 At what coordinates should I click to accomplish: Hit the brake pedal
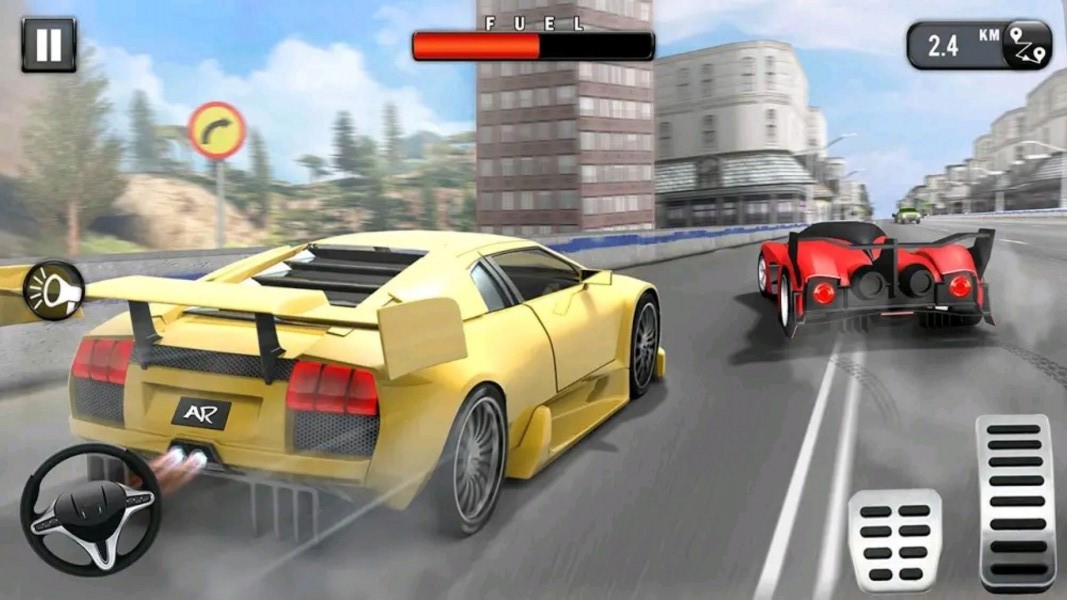894,540
